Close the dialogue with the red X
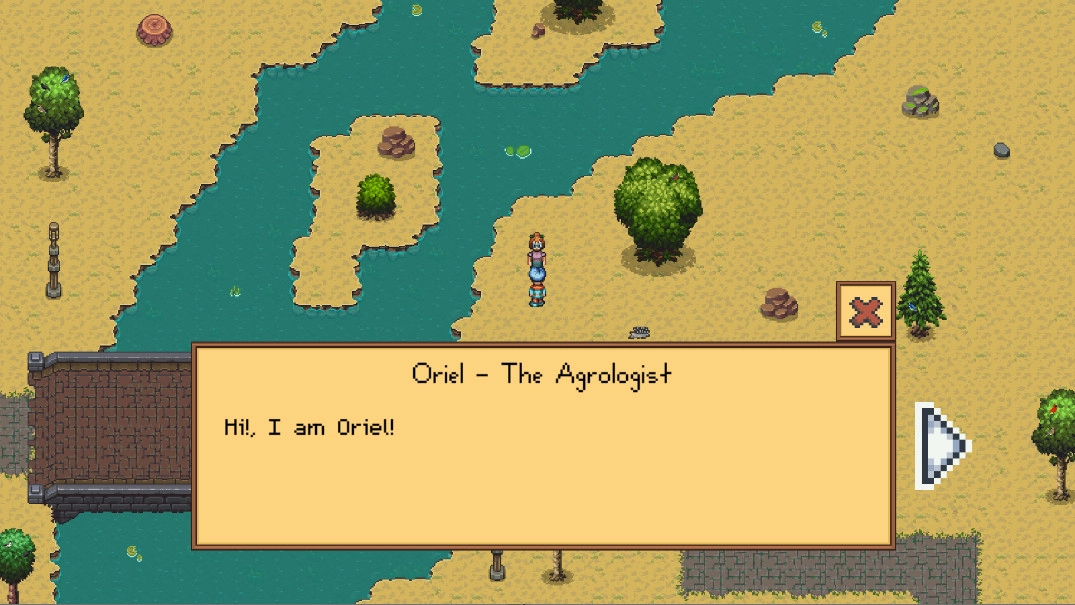1075x605 pixels. (865, 313)
